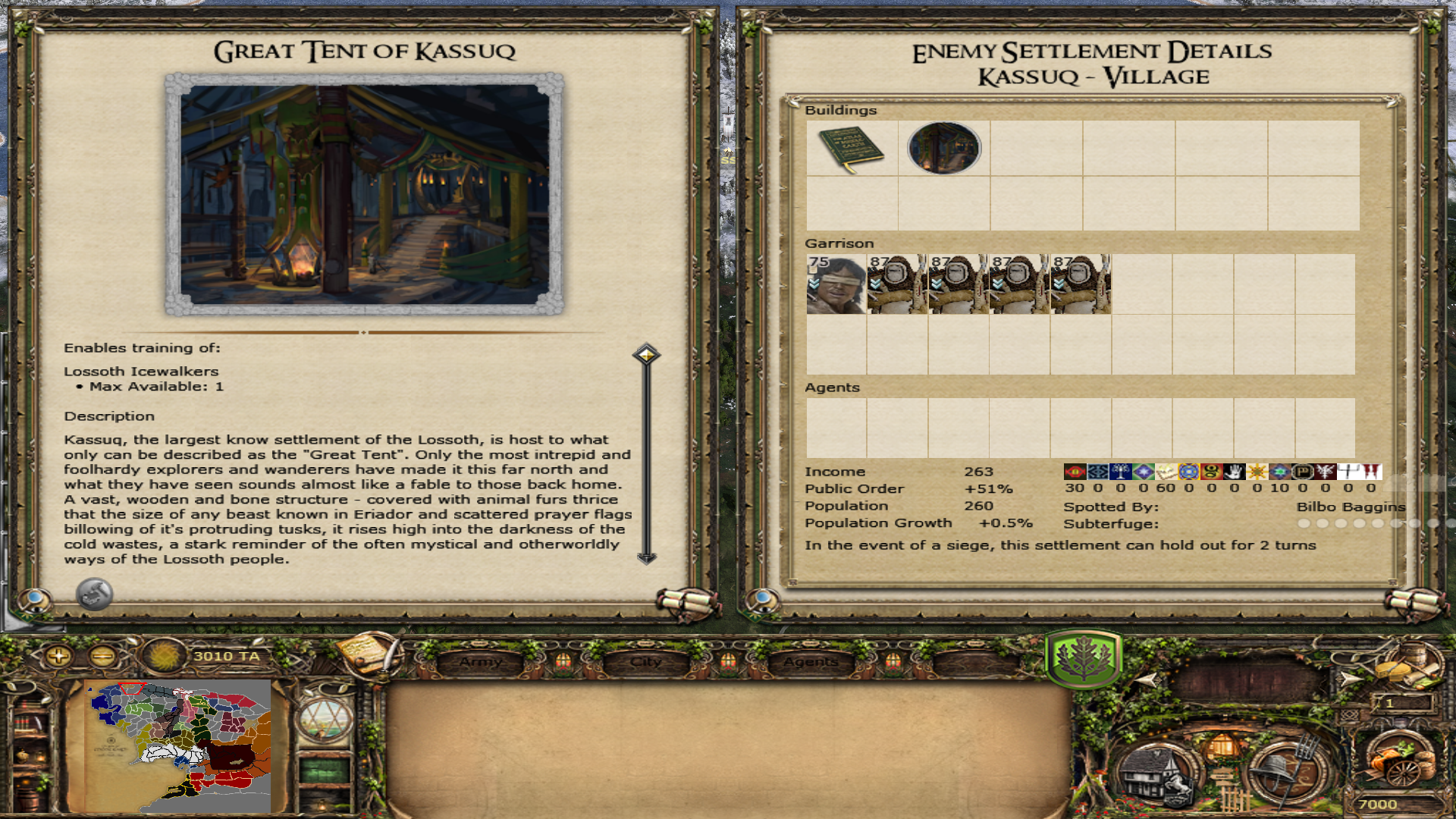This screenshot has height=819, width=1456.
Task: Switch to the Agents tab
Action: point(811,662)
